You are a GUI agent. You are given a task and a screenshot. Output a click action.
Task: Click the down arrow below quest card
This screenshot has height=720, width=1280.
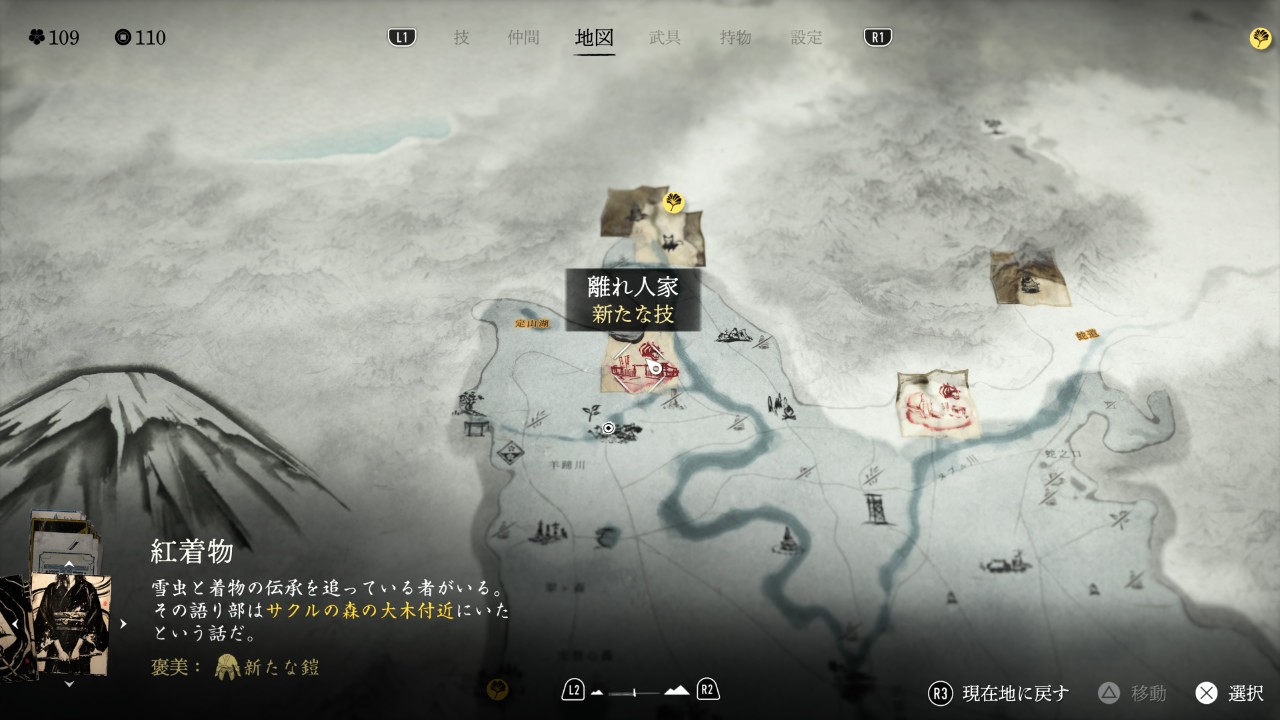tap(68, 685)
